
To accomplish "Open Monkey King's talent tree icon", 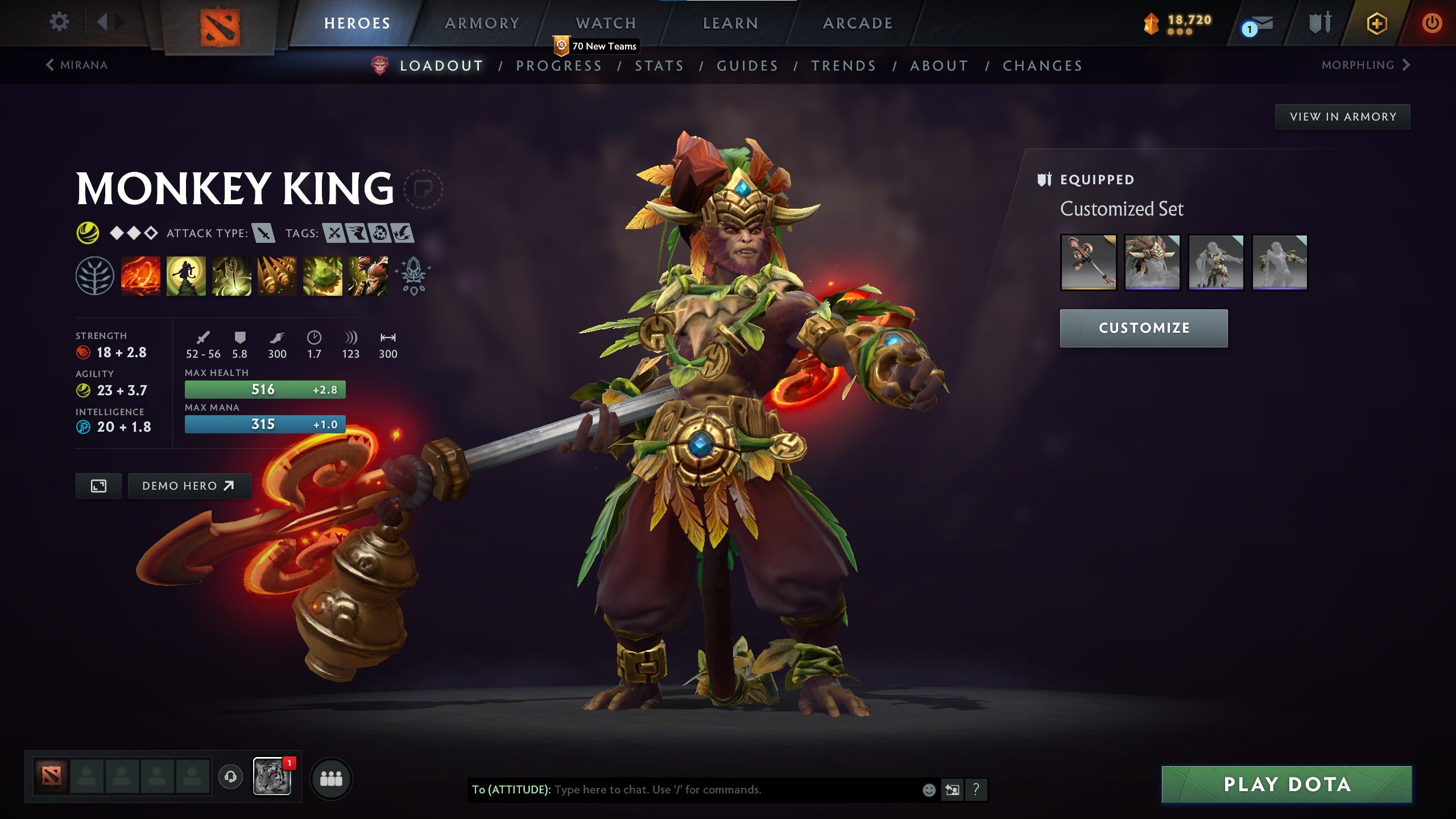I will point(96,277).
